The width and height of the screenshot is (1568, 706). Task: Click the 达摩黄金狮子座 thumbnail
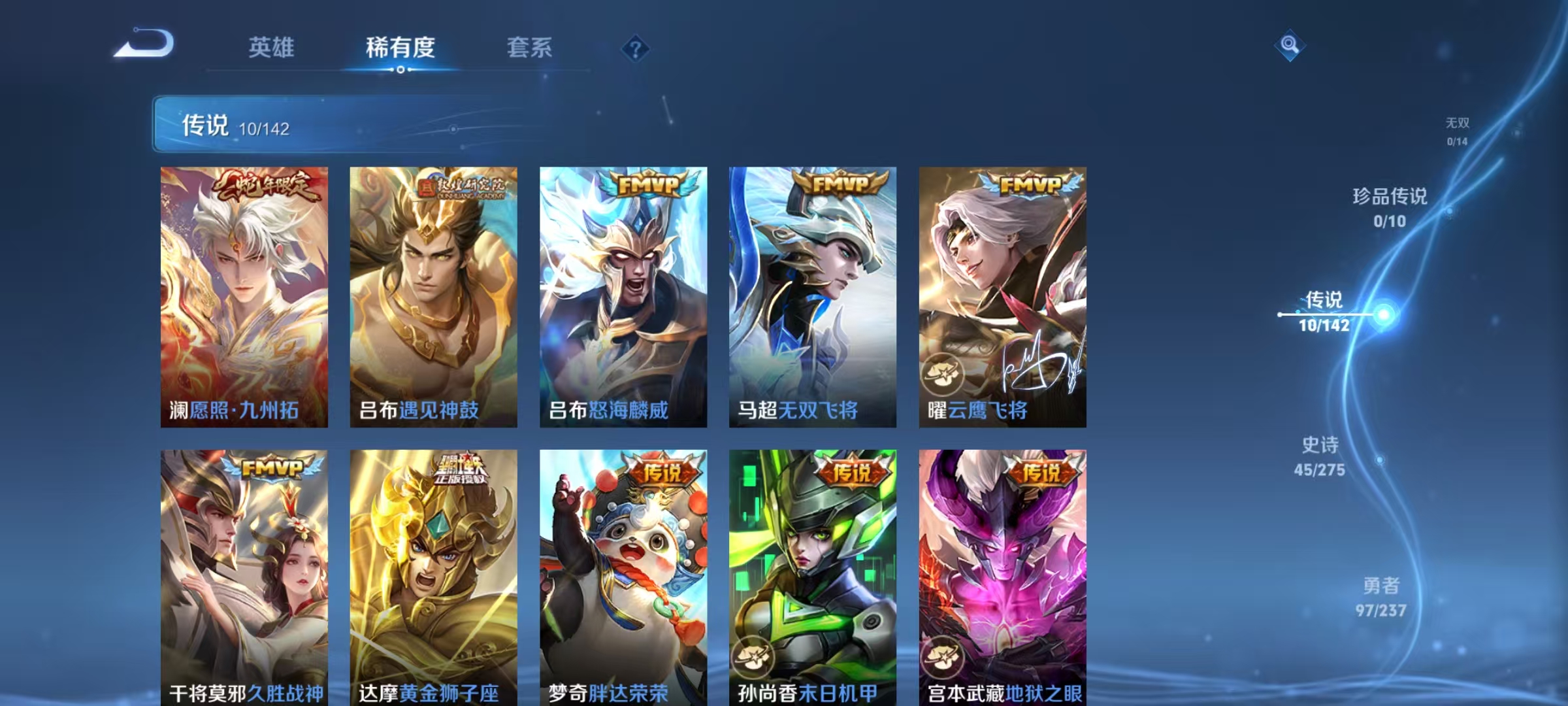coord(434,575)
